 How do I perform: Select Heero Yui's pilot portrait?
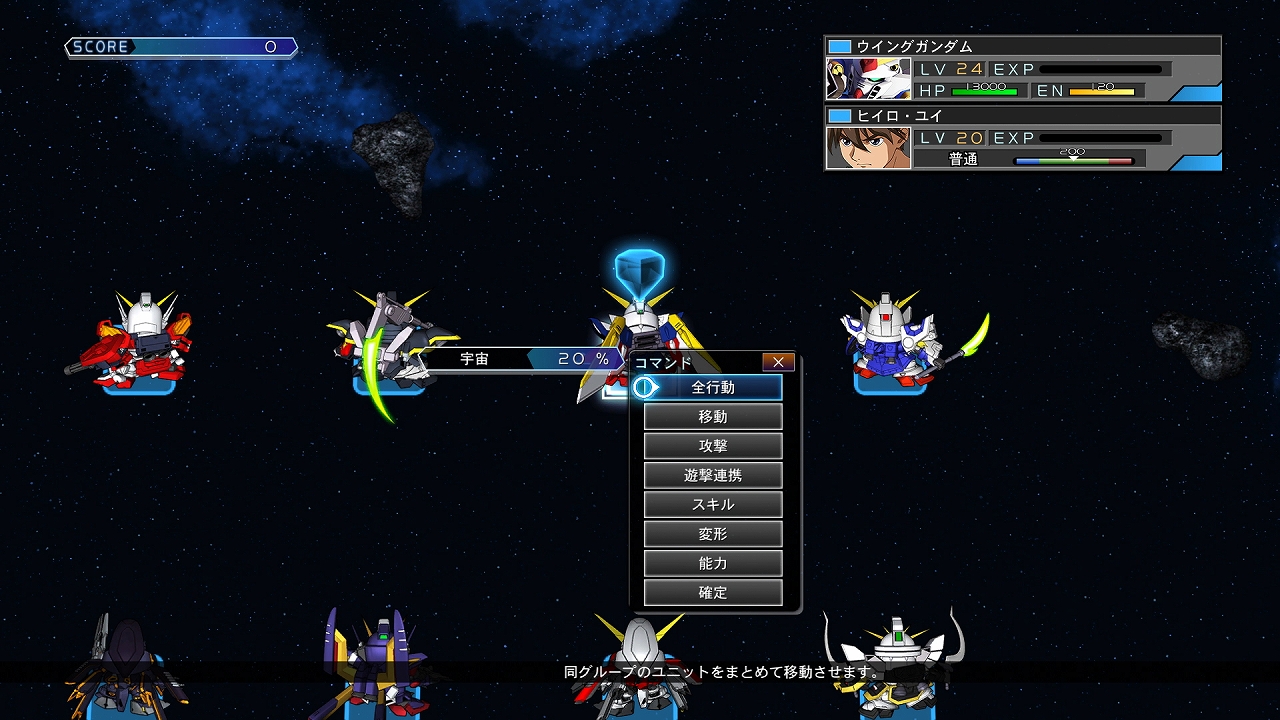click(x=868, y=146)
